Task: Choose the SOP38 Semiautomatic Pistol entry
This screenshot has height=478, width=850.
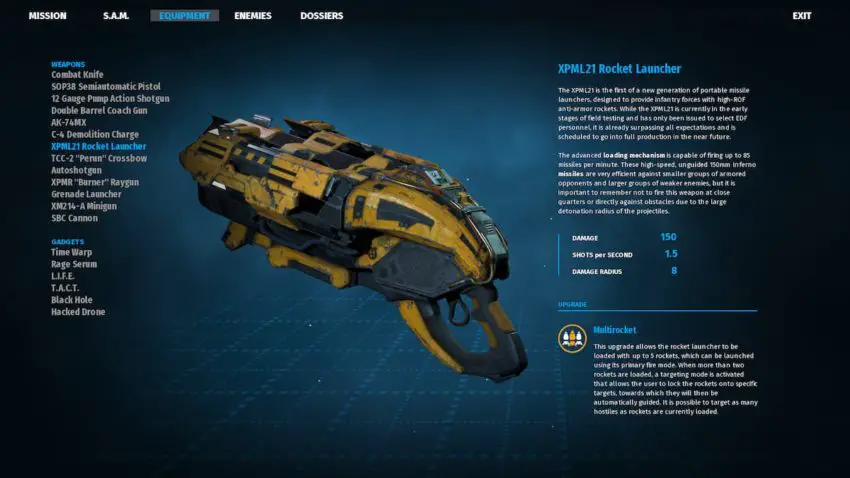Action: (105, 87)
